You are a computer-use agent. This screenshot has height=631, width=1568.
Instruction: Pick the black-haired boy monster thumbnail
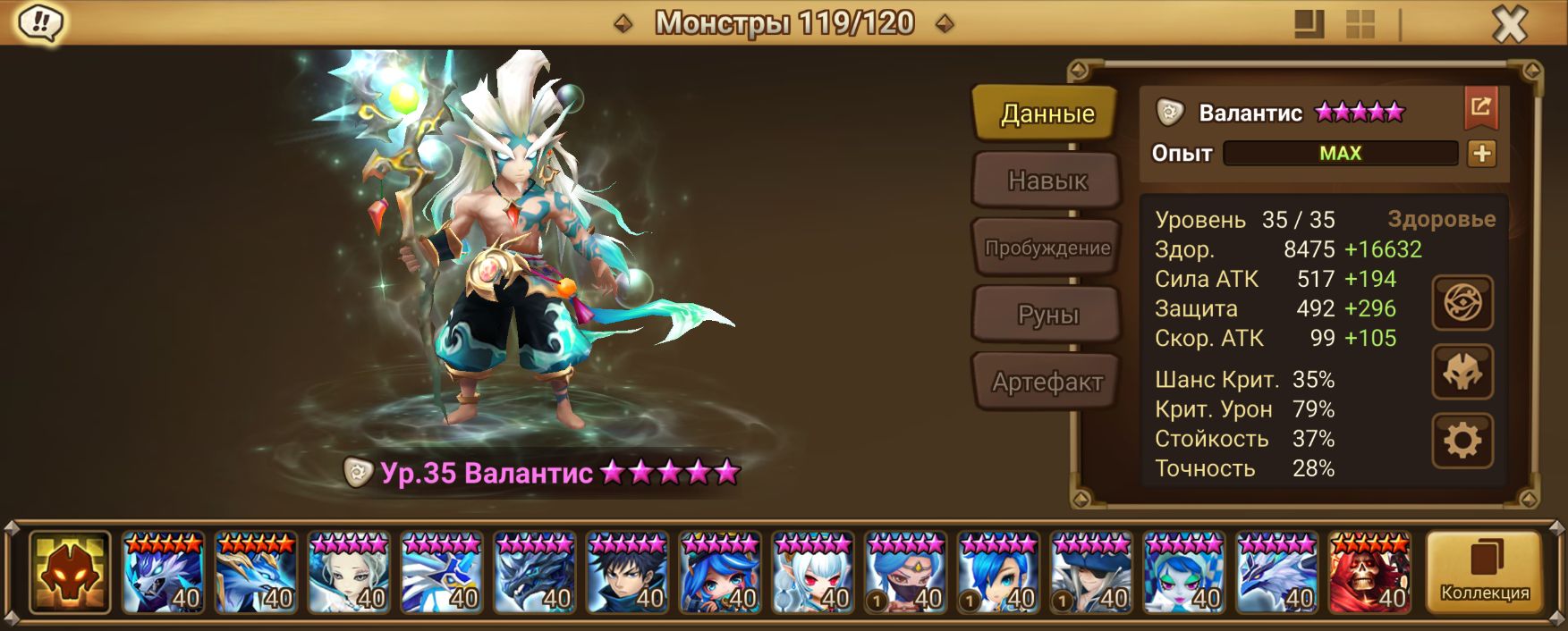[627, 573]
